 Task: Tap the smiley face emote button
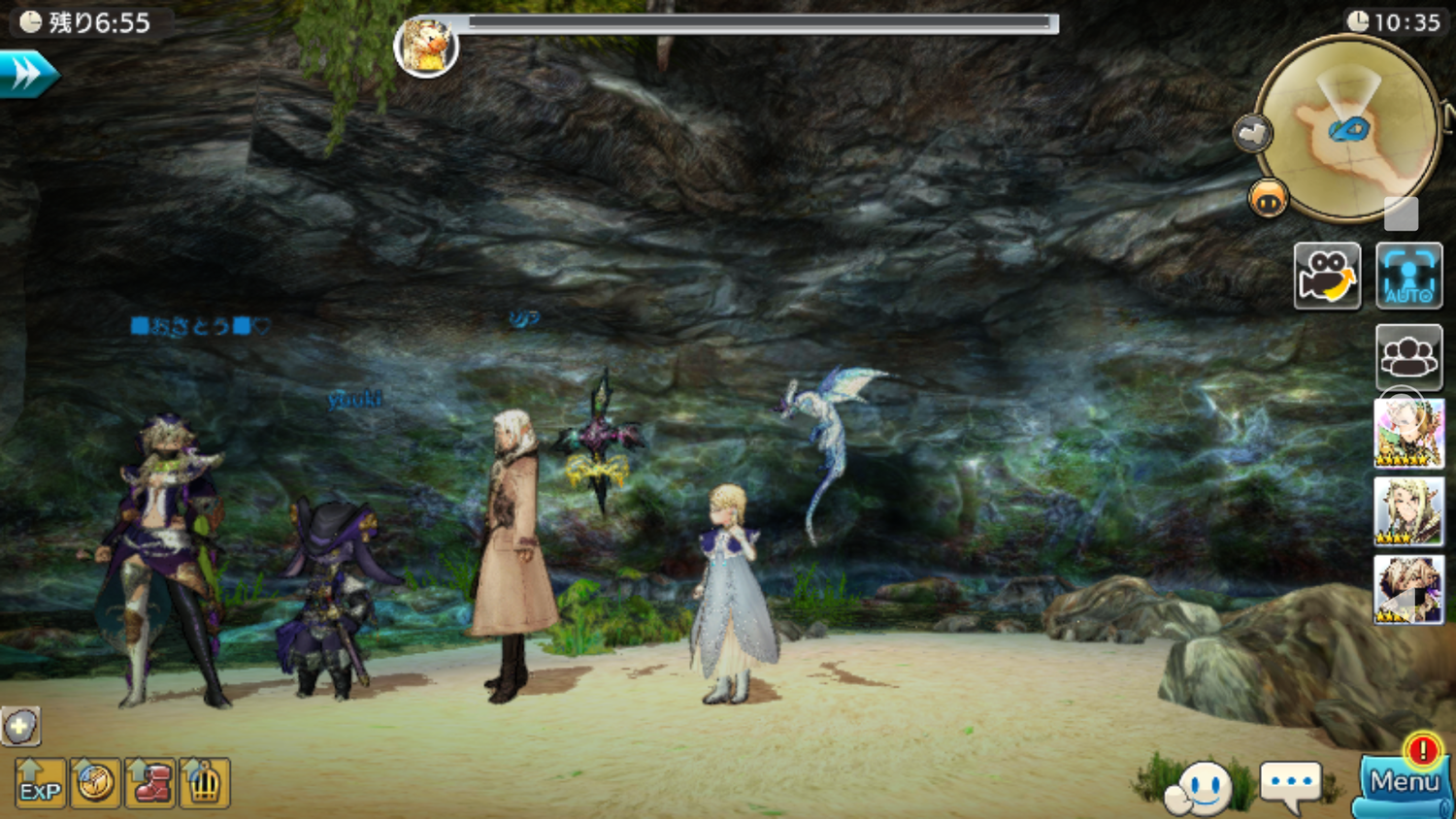coord(1201,787)
